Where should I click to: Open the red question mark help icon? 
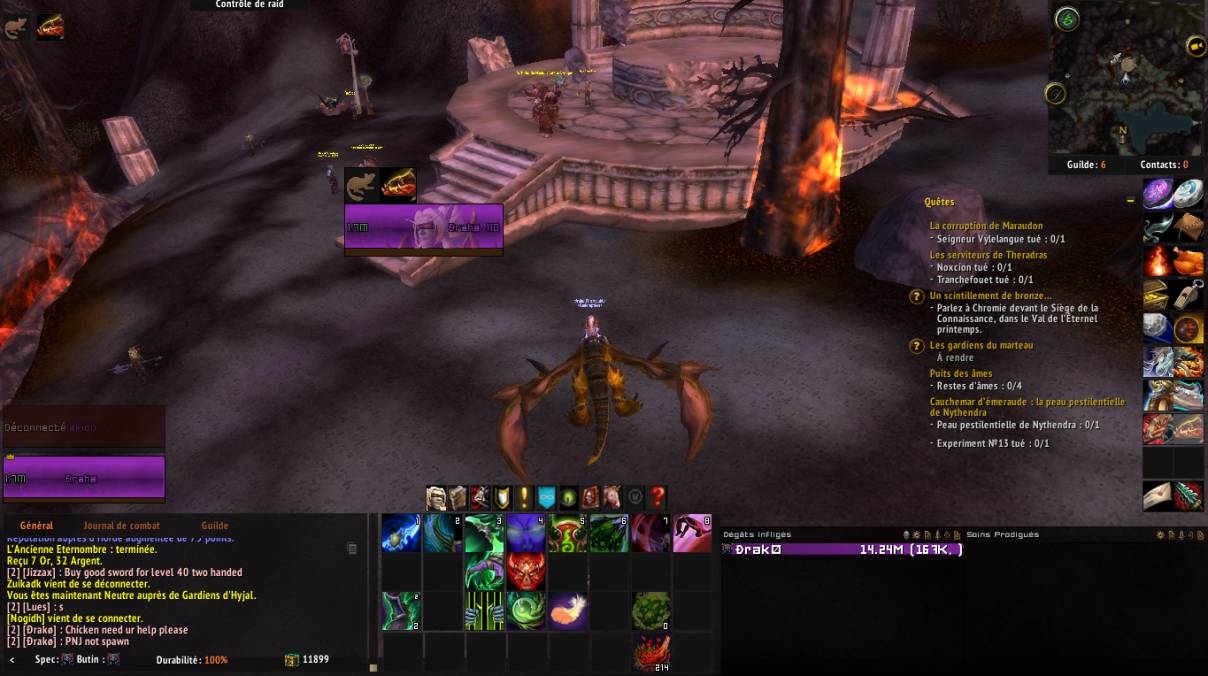(657, 497)
